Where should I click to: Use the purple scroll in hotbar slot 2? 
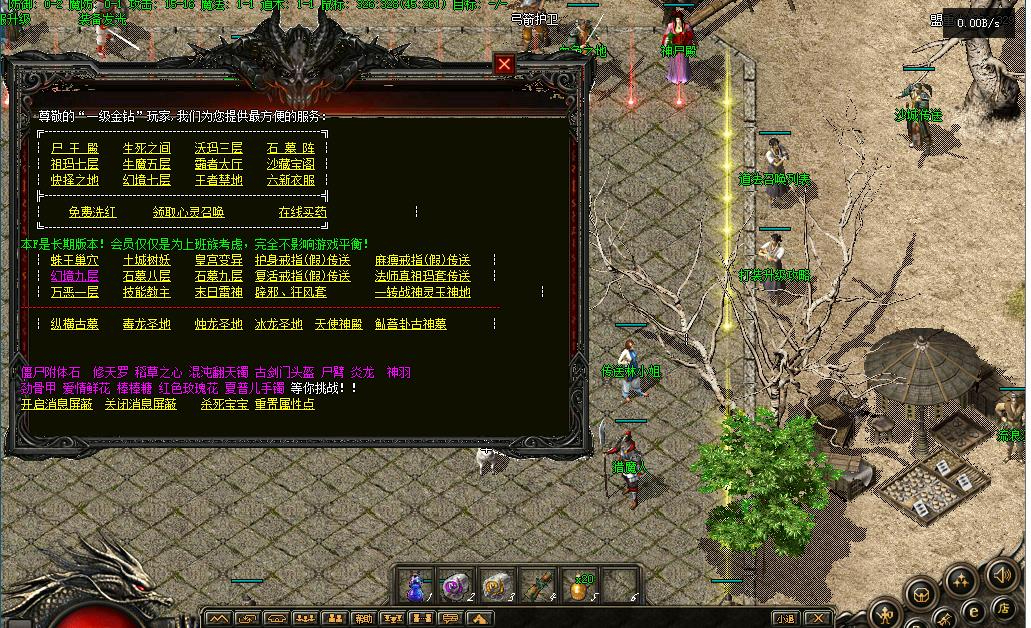pyautogui.click(x=456, y=585)
